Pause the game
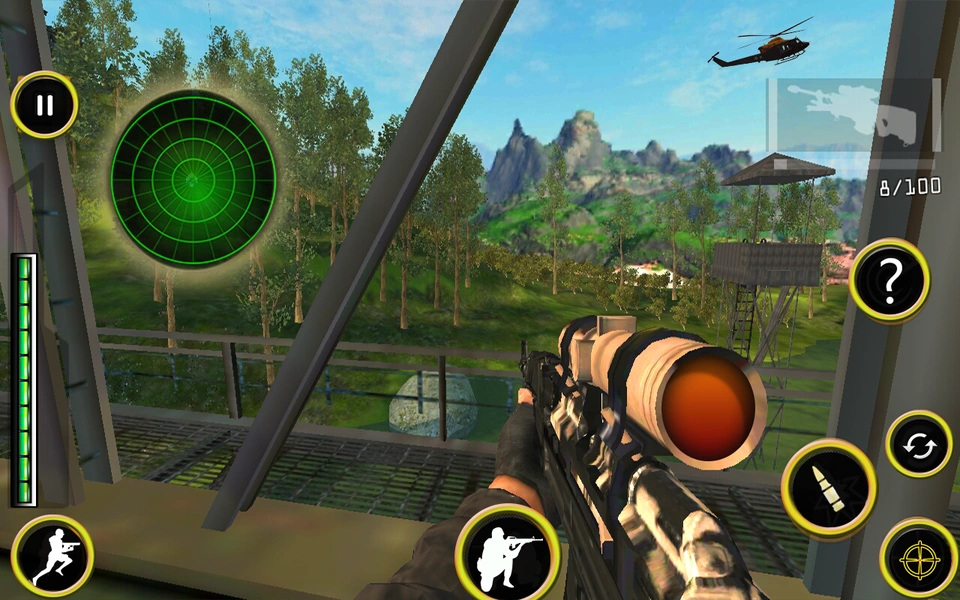960x600 pixels. 44,105
